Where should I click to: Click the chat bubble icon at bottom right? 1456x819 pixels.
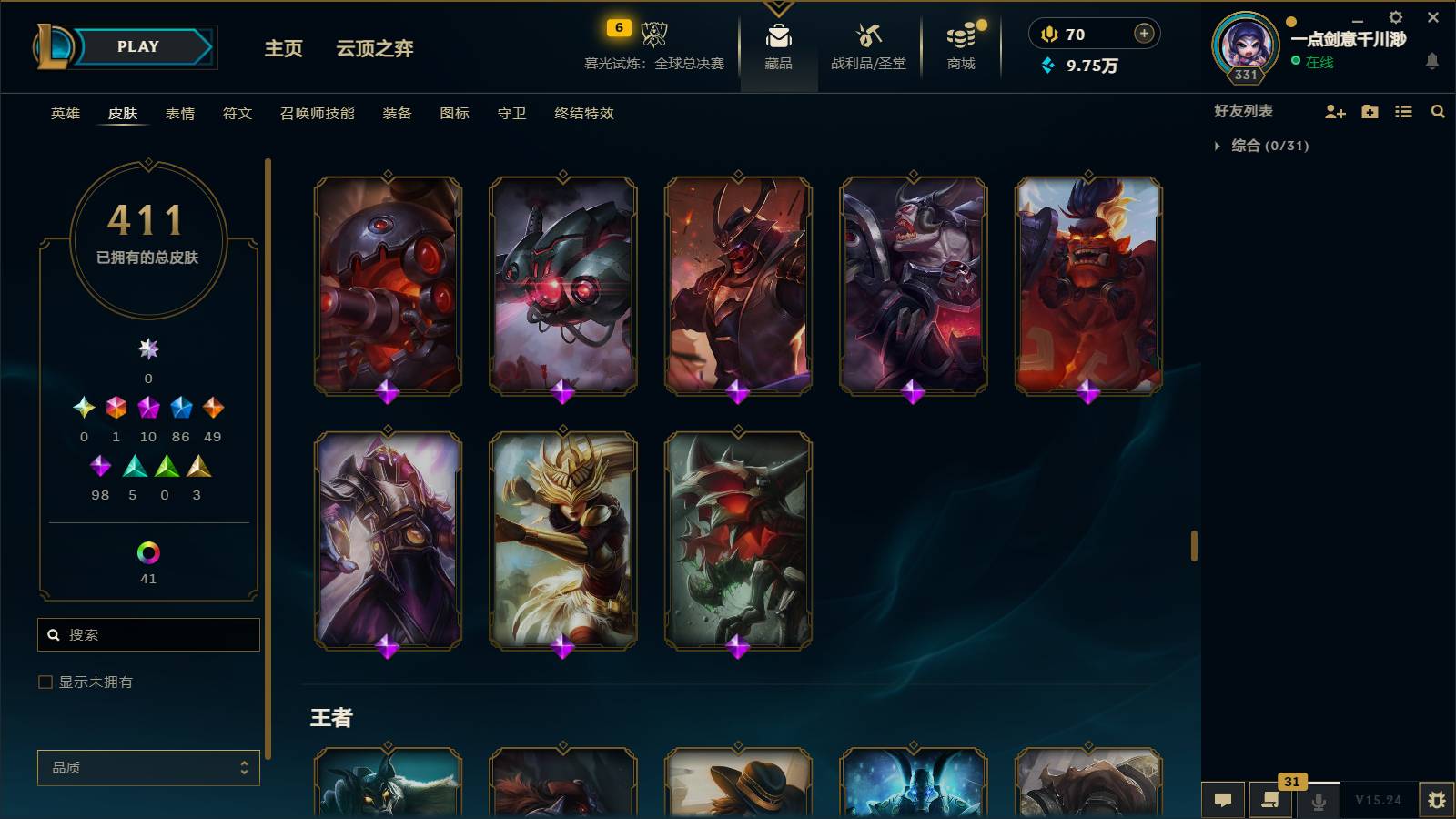[1223, 800]
